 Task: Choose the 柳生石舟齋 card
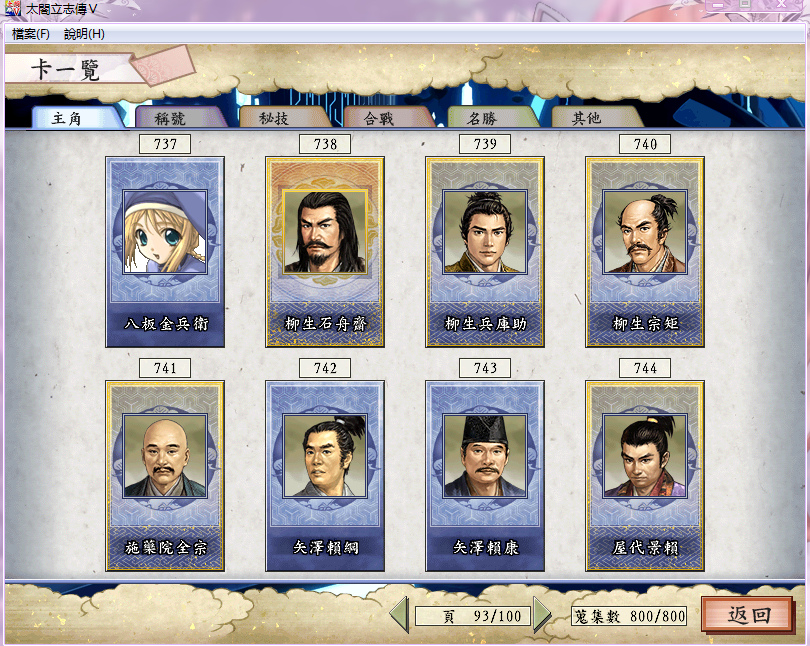click(325, 251)
